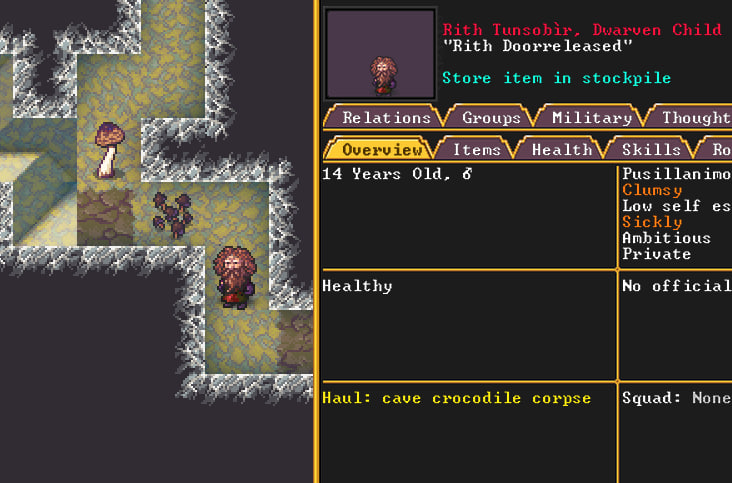Screen dimensions: 732x483
Task: Select the Overview tab
Action: click(382, 149)
